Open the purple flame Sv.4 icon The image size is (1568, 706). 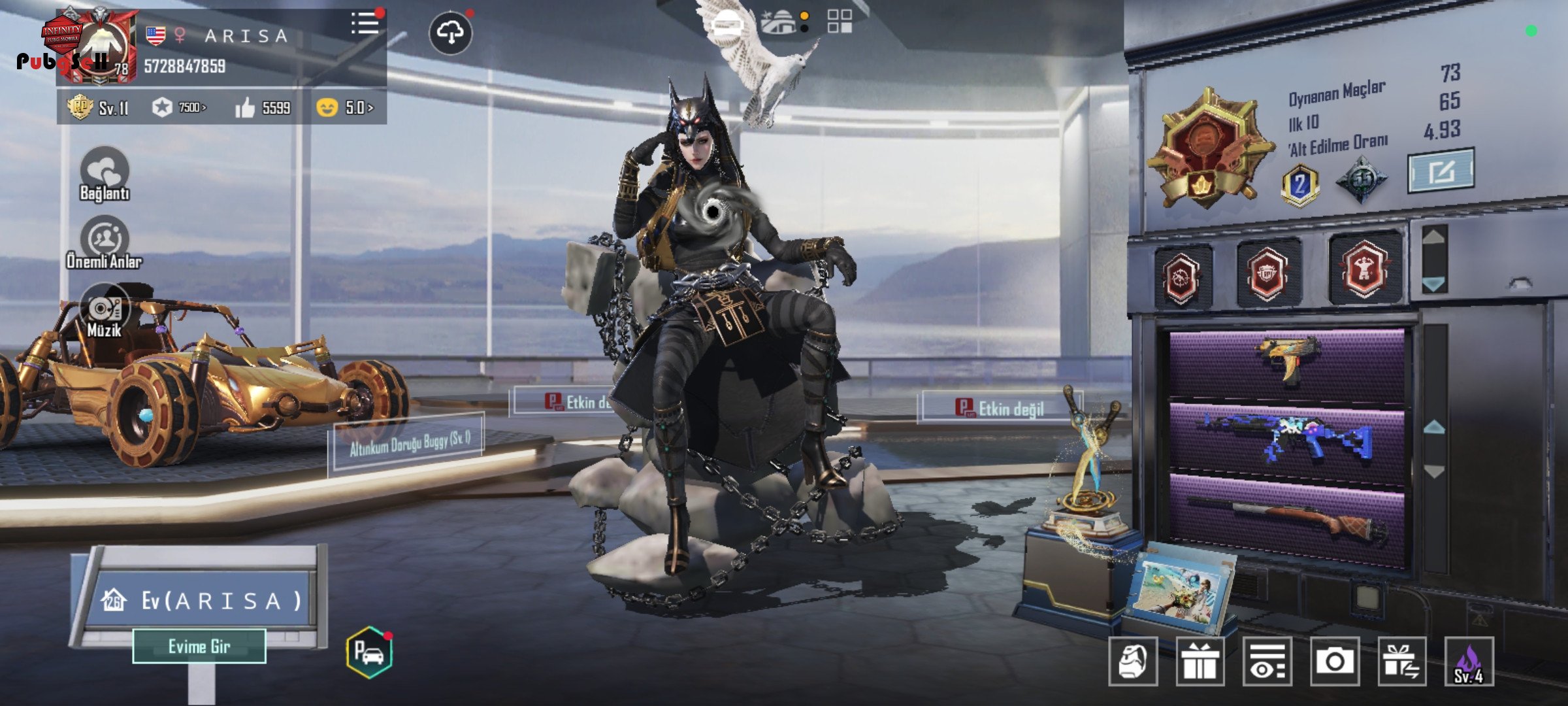point(1469,661)
